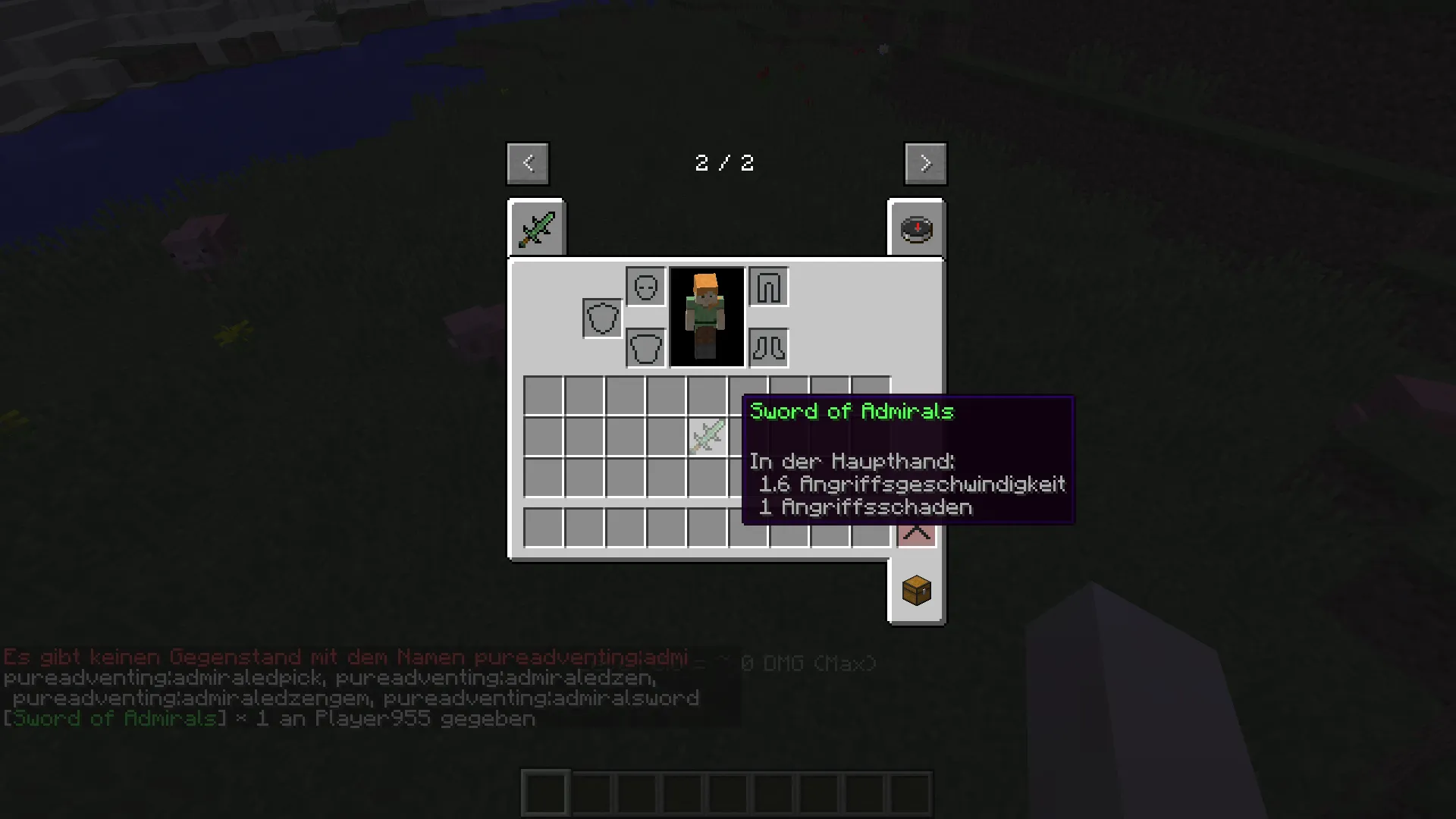The image size is (1456, 819).
Task: Click the 2 / 2 page indicator
Action: [x=724, y=163]
